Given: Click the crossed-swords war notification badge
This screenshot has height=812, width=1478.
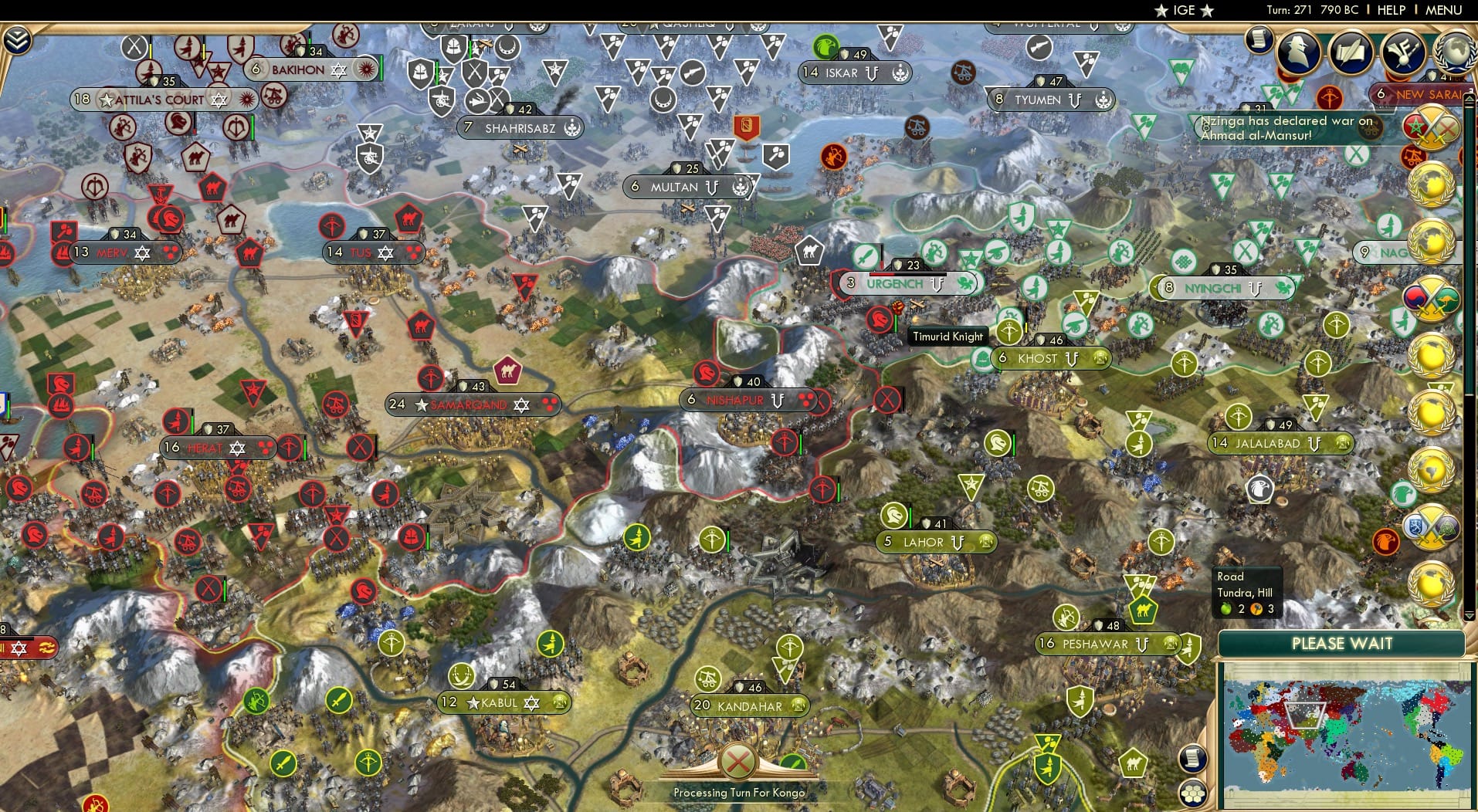Looking at the screenshot, I should click(1430, 298).
